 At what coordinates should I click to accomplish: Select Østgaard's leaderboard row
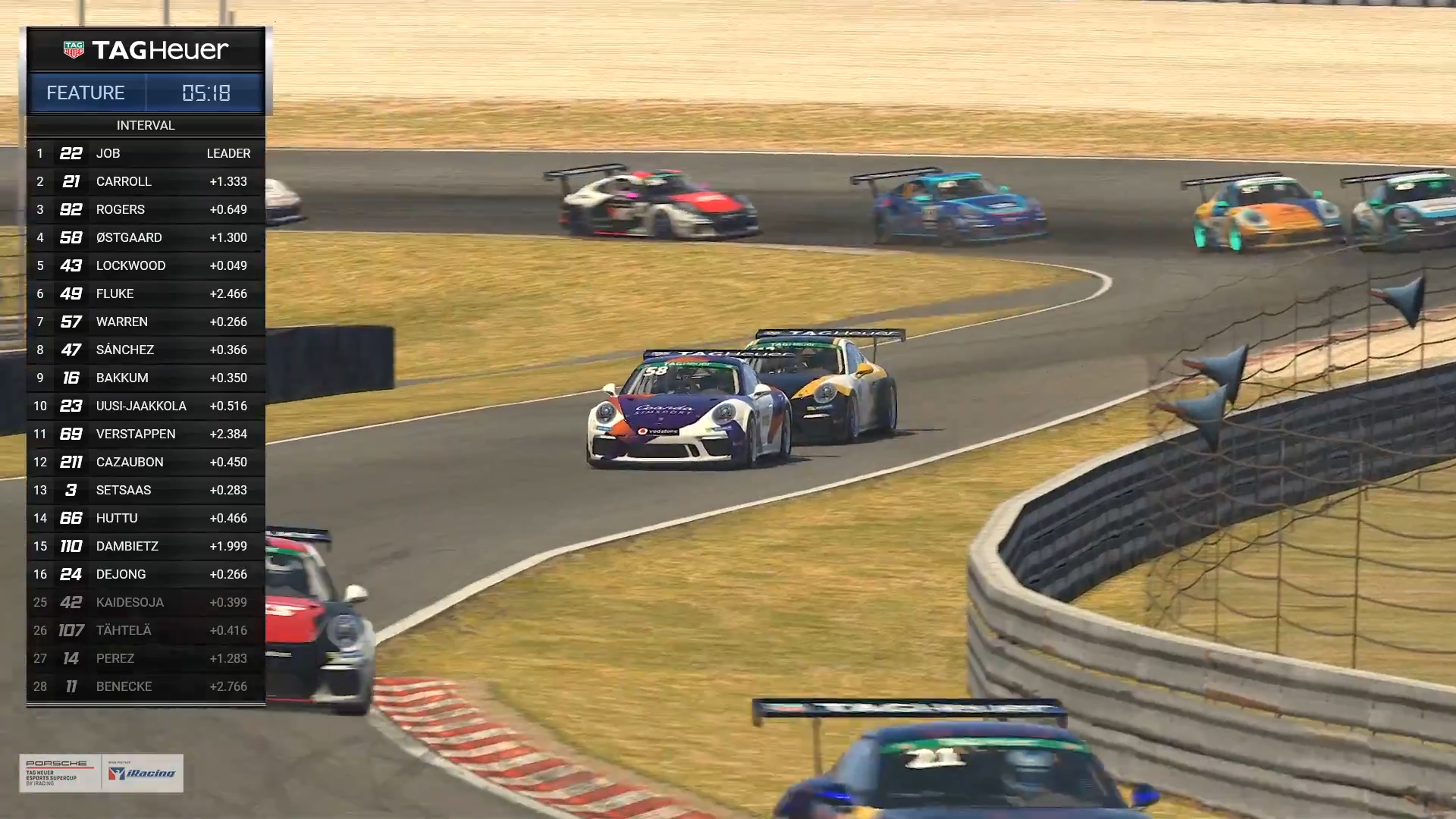pyautogui.click(x=146, y=237)
